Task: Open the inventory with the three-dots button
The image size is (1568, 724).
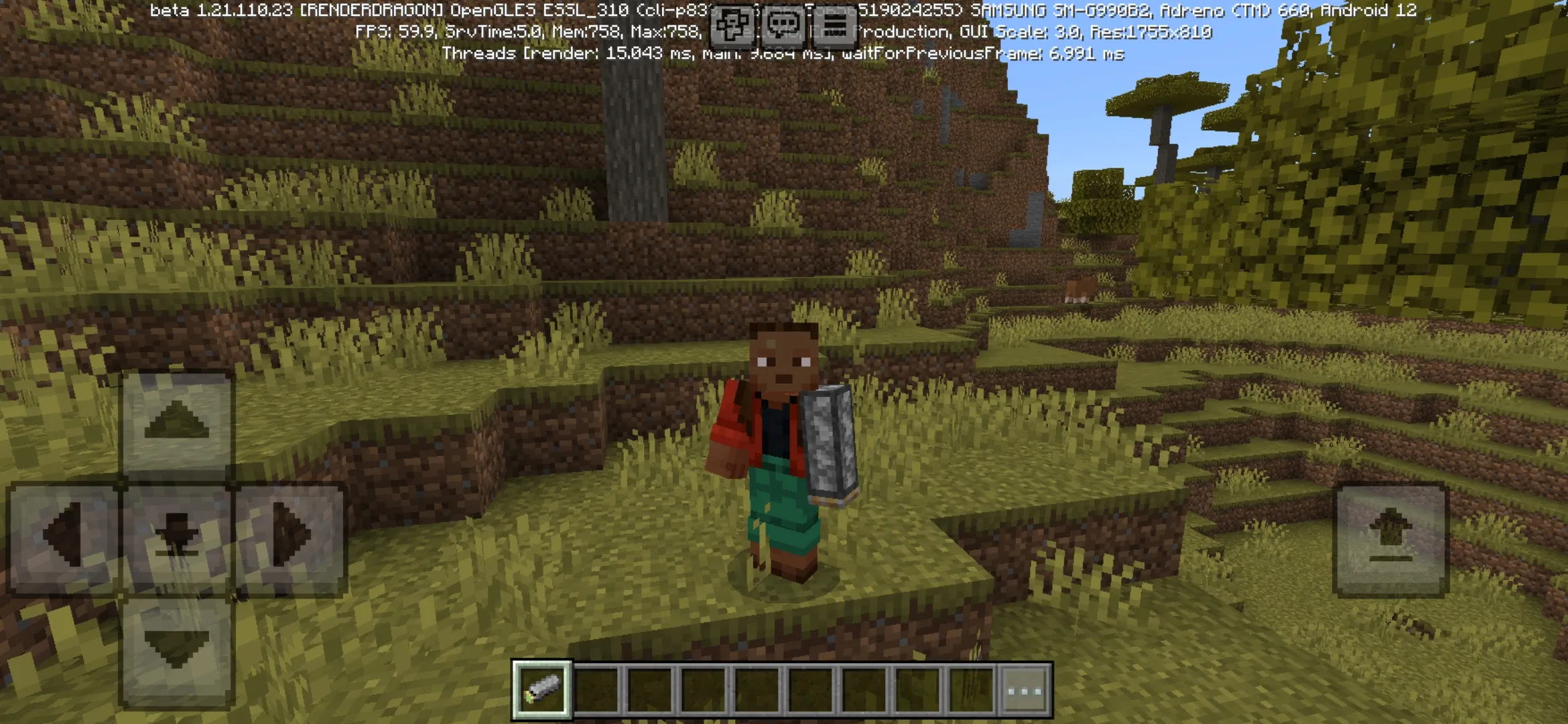Action: (x=1025, y=690)
